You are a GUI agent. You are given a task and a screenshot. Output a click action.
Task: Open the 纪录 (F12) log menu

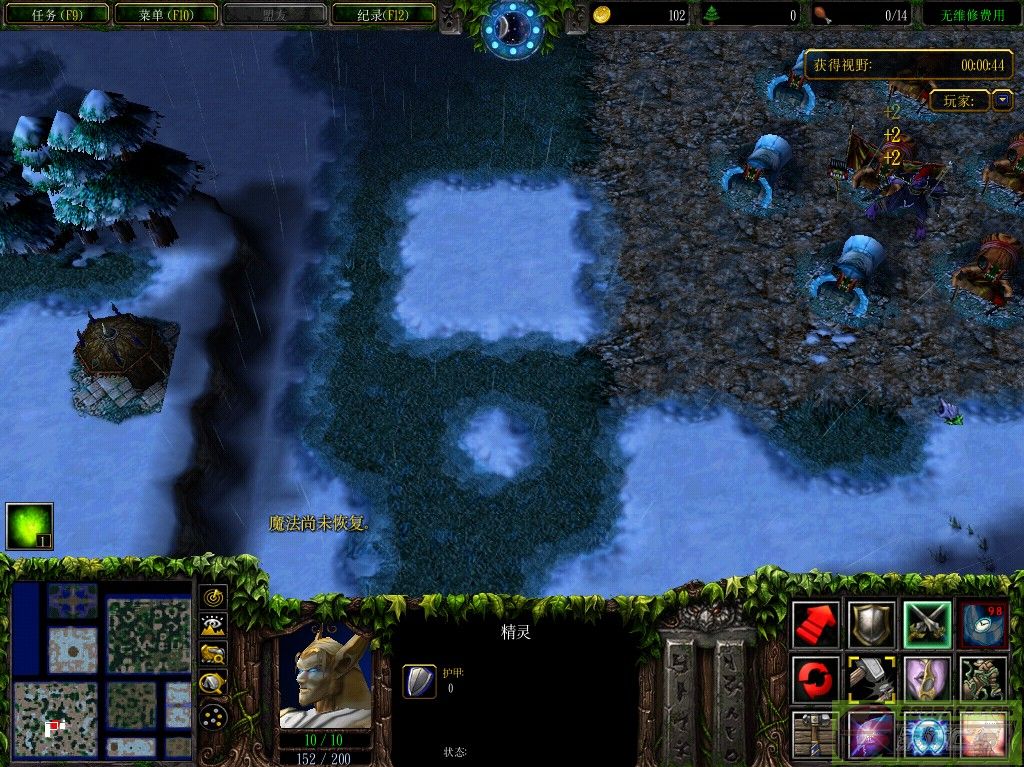point(381,15)
